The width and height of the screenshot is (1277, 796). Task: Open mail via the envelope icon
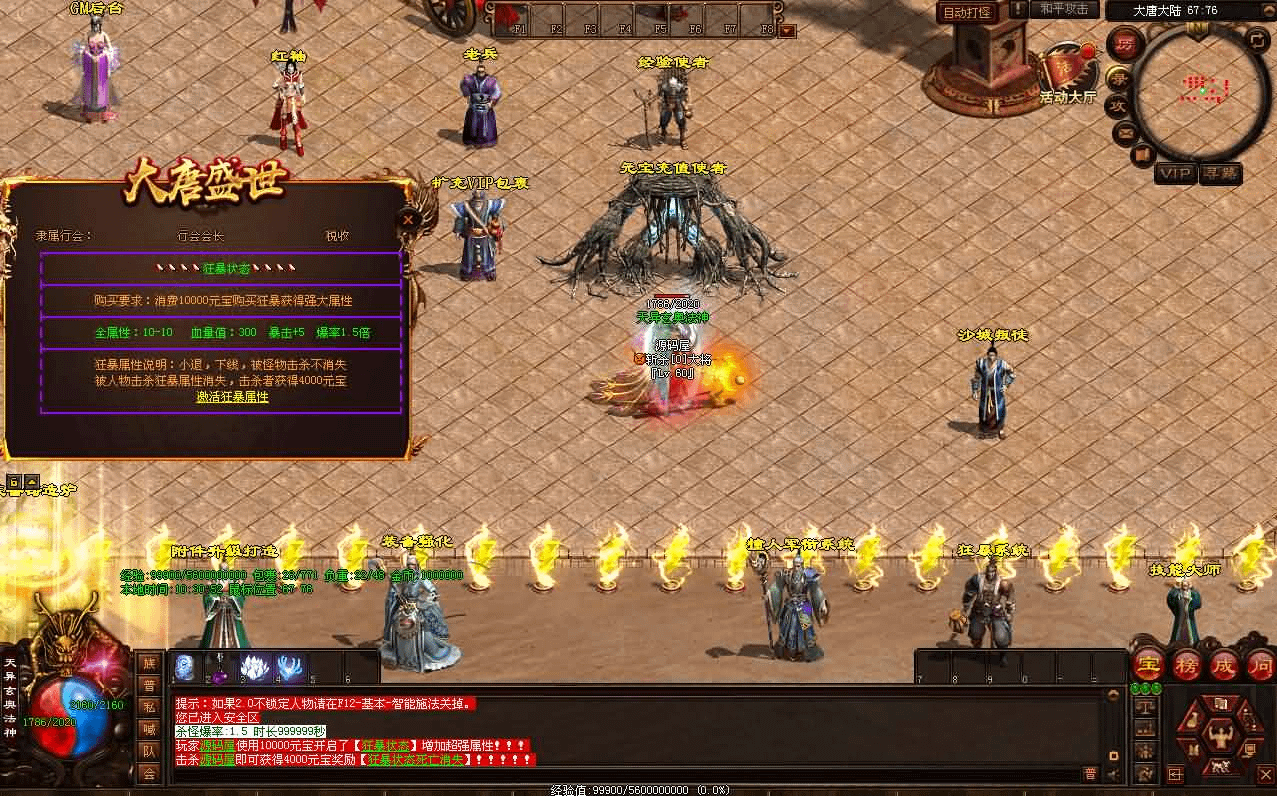pos(1126,131)
